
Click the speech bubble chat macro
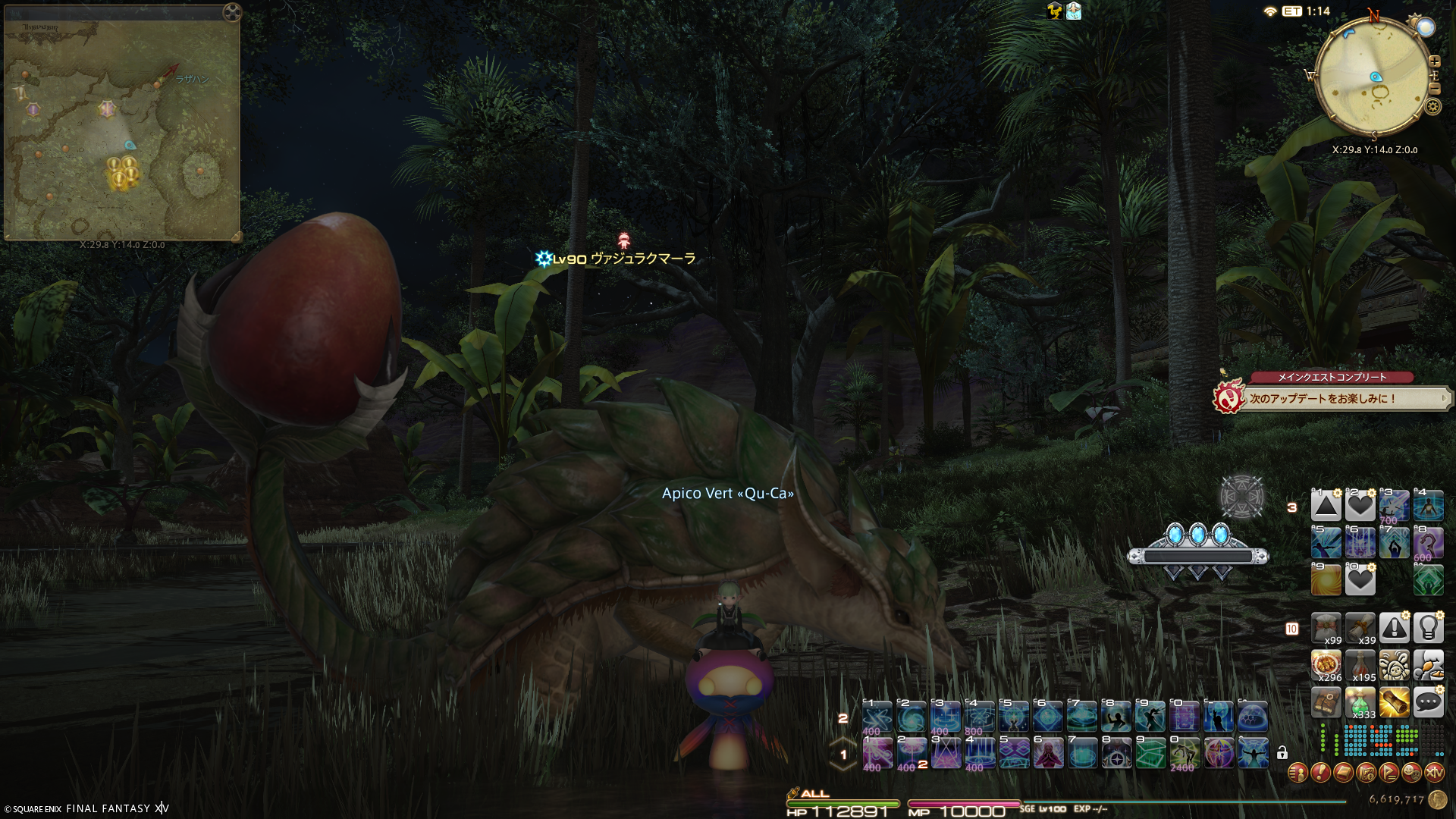(x=1428, y=702)
